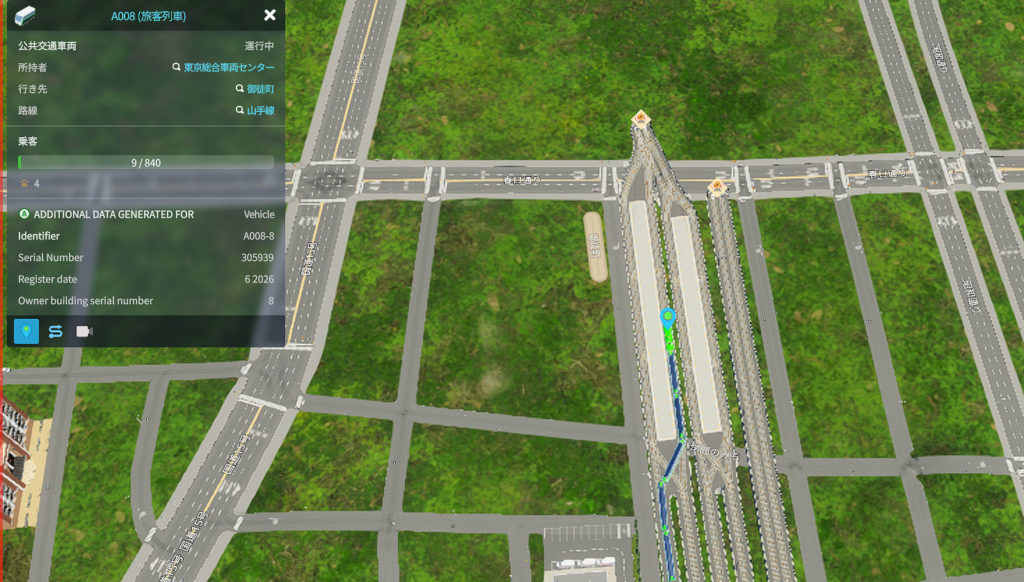Open the 山手線 route link
This screenshot has height=582, width=1024.
pyautogui.click(x=260, y=110)
